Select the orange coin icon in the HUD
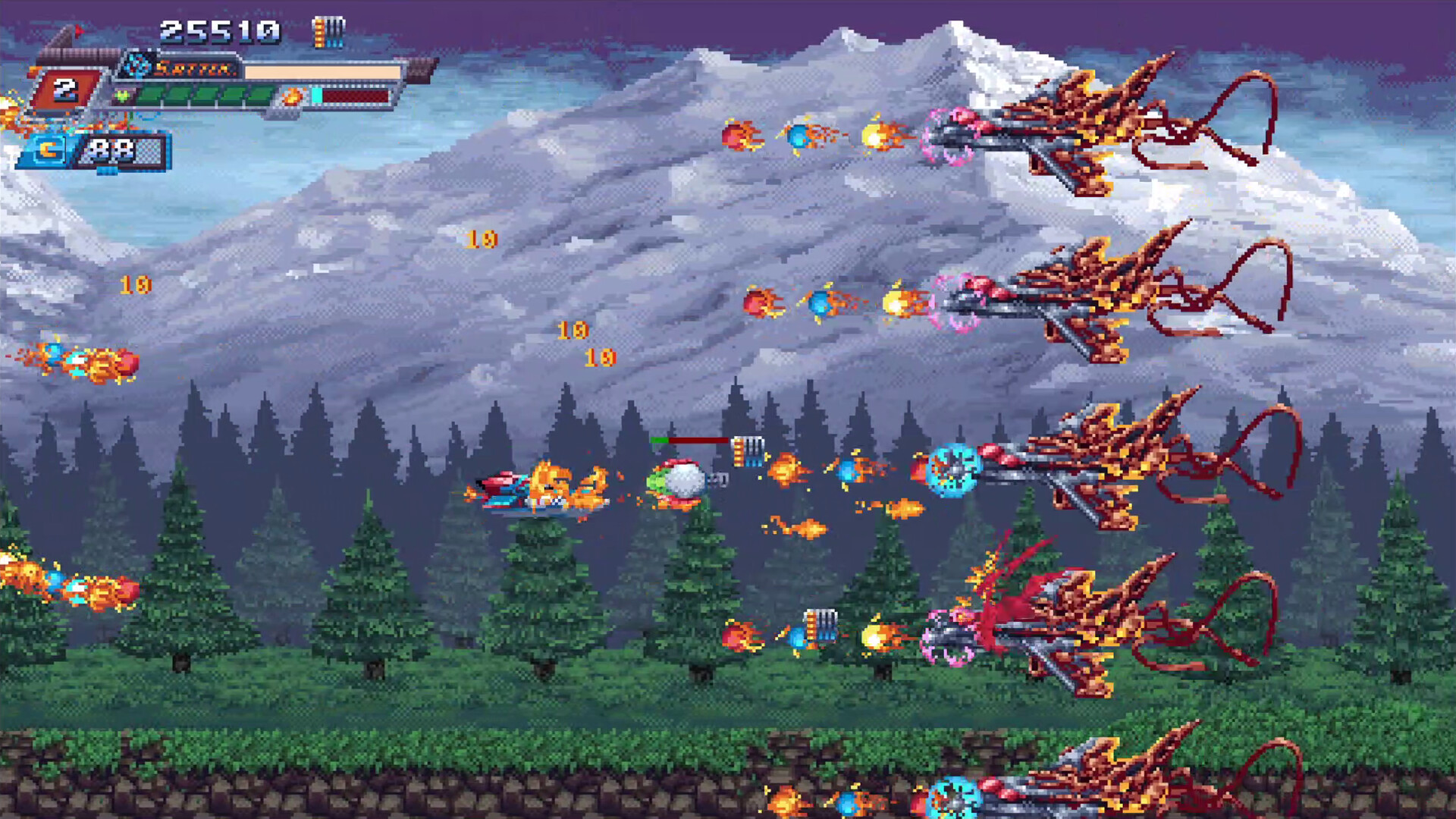Image resolution: width=1456 pixels, height=819 pixels. [46, 150]
